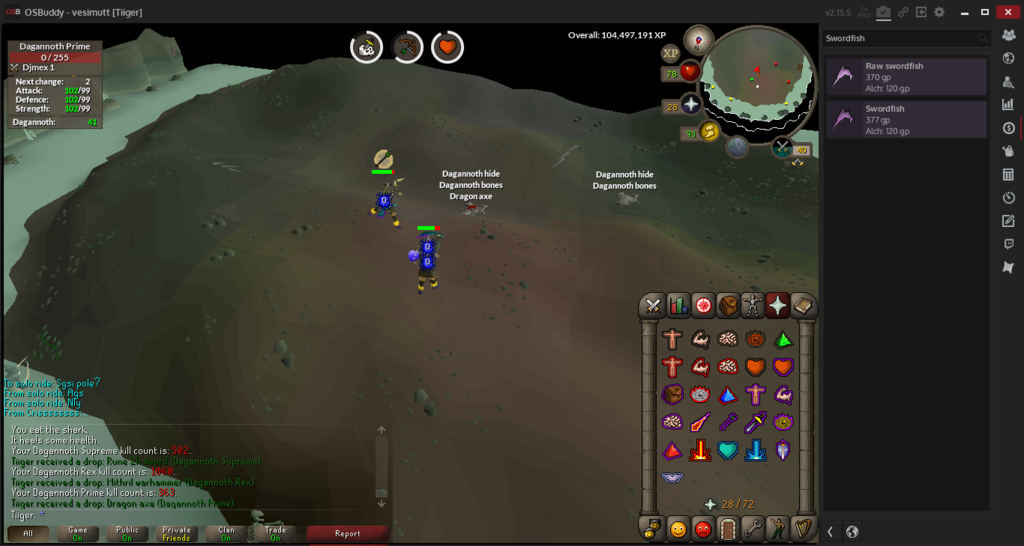The height and width of the screenshot is (546, 1024).
Task: Select the Raw swordfish price result
Action: coord(906,76)
